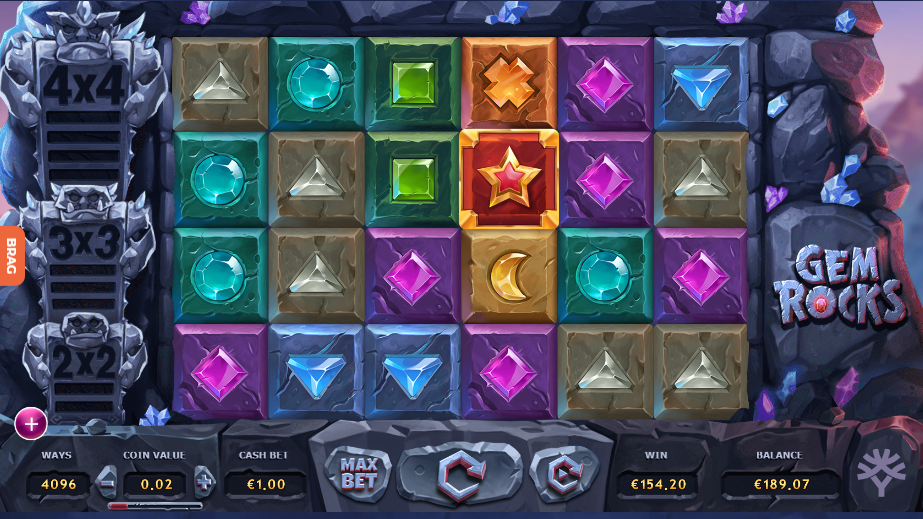Increase the coin value with the plus button

[204, 482]
